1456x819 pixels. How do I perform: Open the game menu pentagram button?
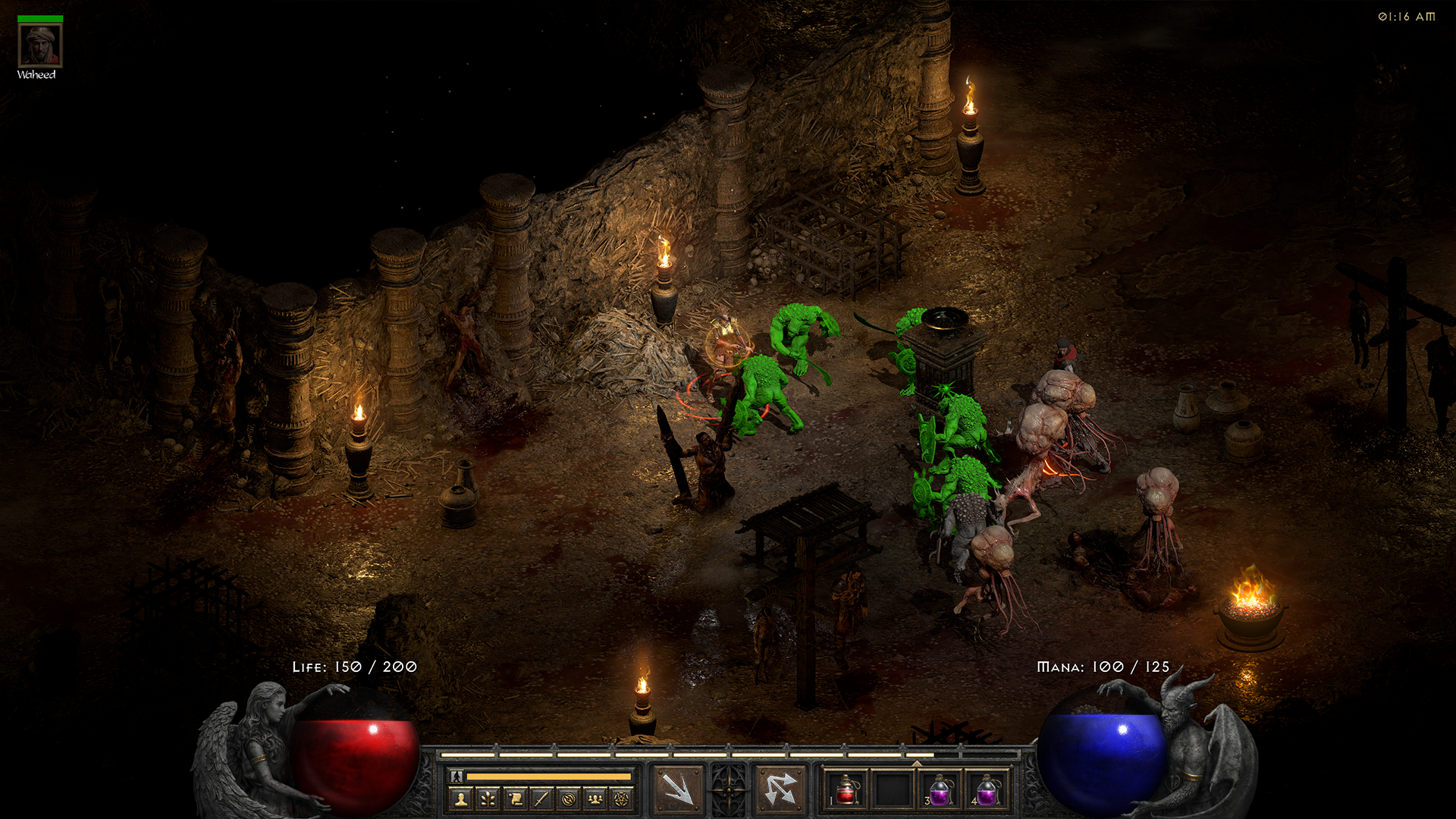622,799
